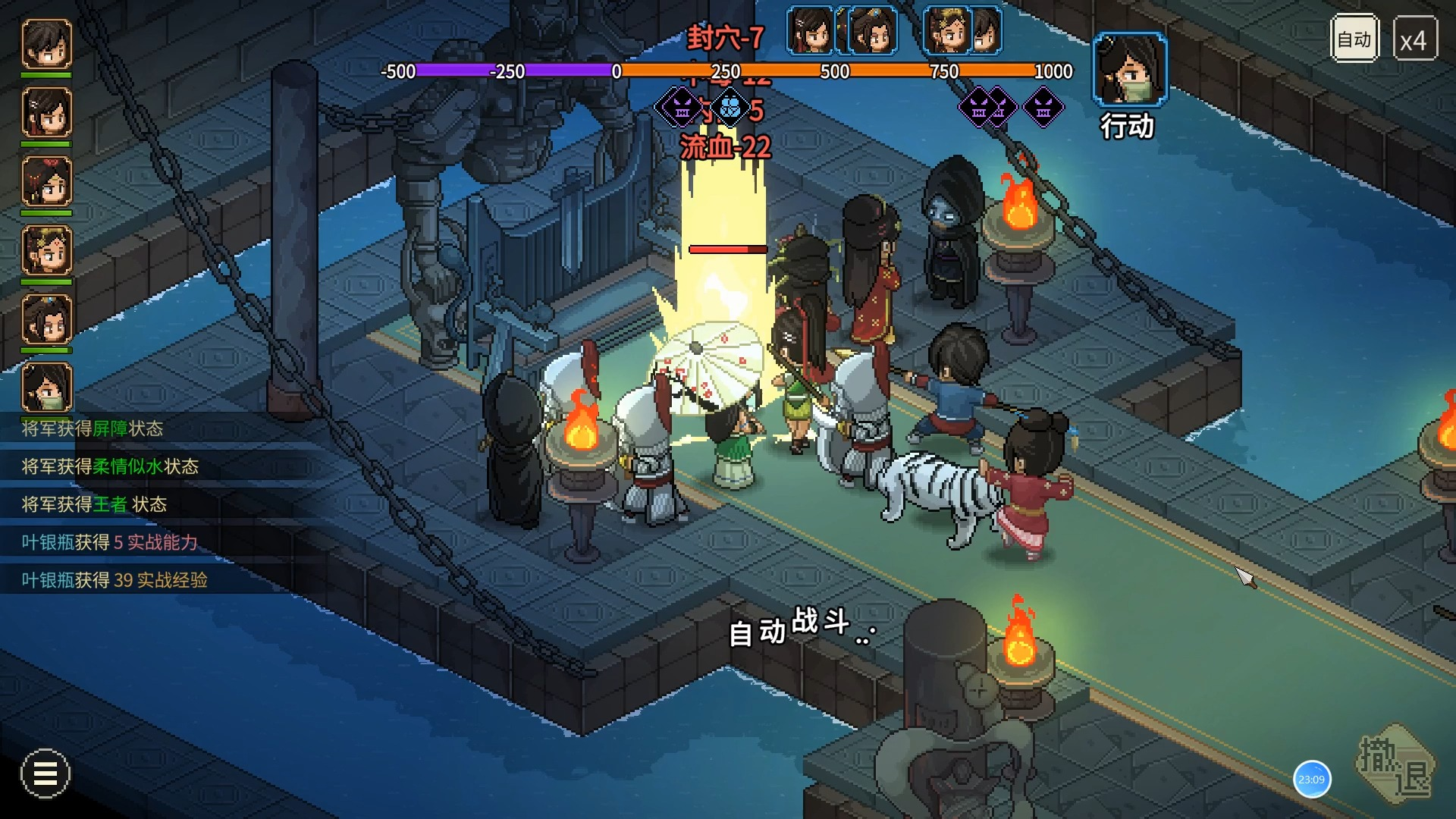Select the party-list girl with the blue hair gem
Screen dimensions: 1456x819
(47, 319)
